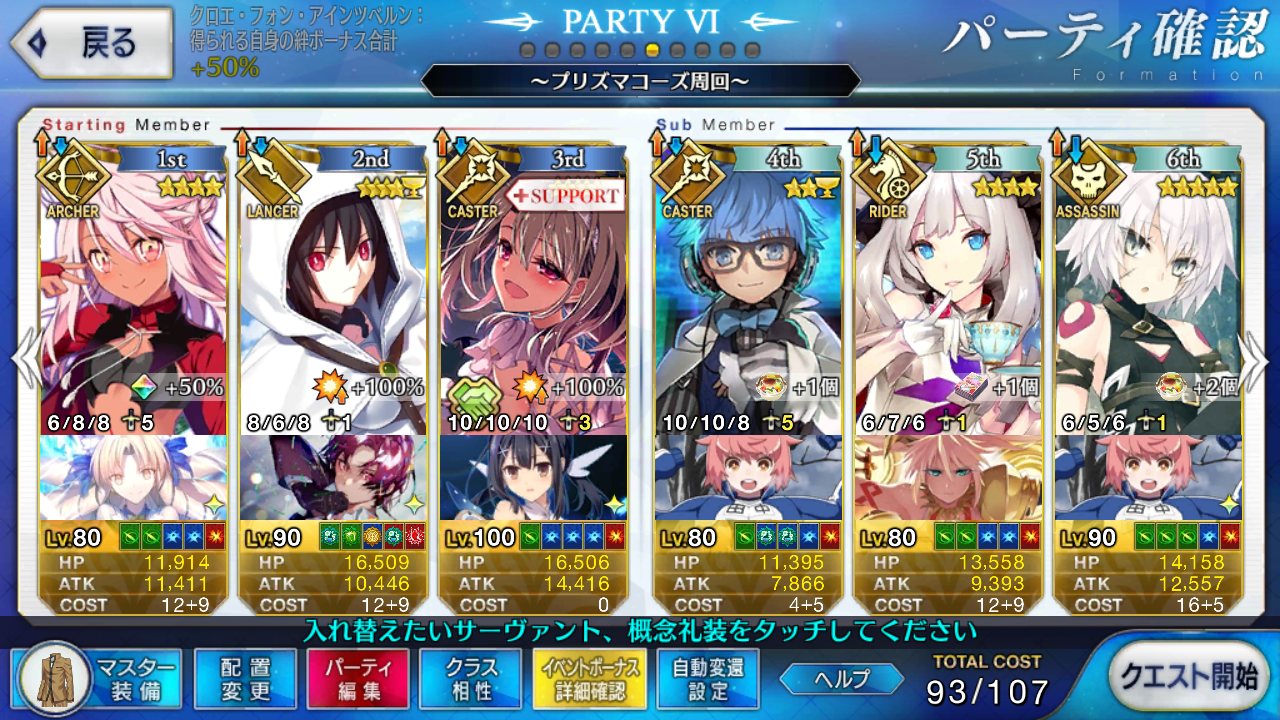
Task: Open 配置変更 formation change
Action: (x=245, y=679)
